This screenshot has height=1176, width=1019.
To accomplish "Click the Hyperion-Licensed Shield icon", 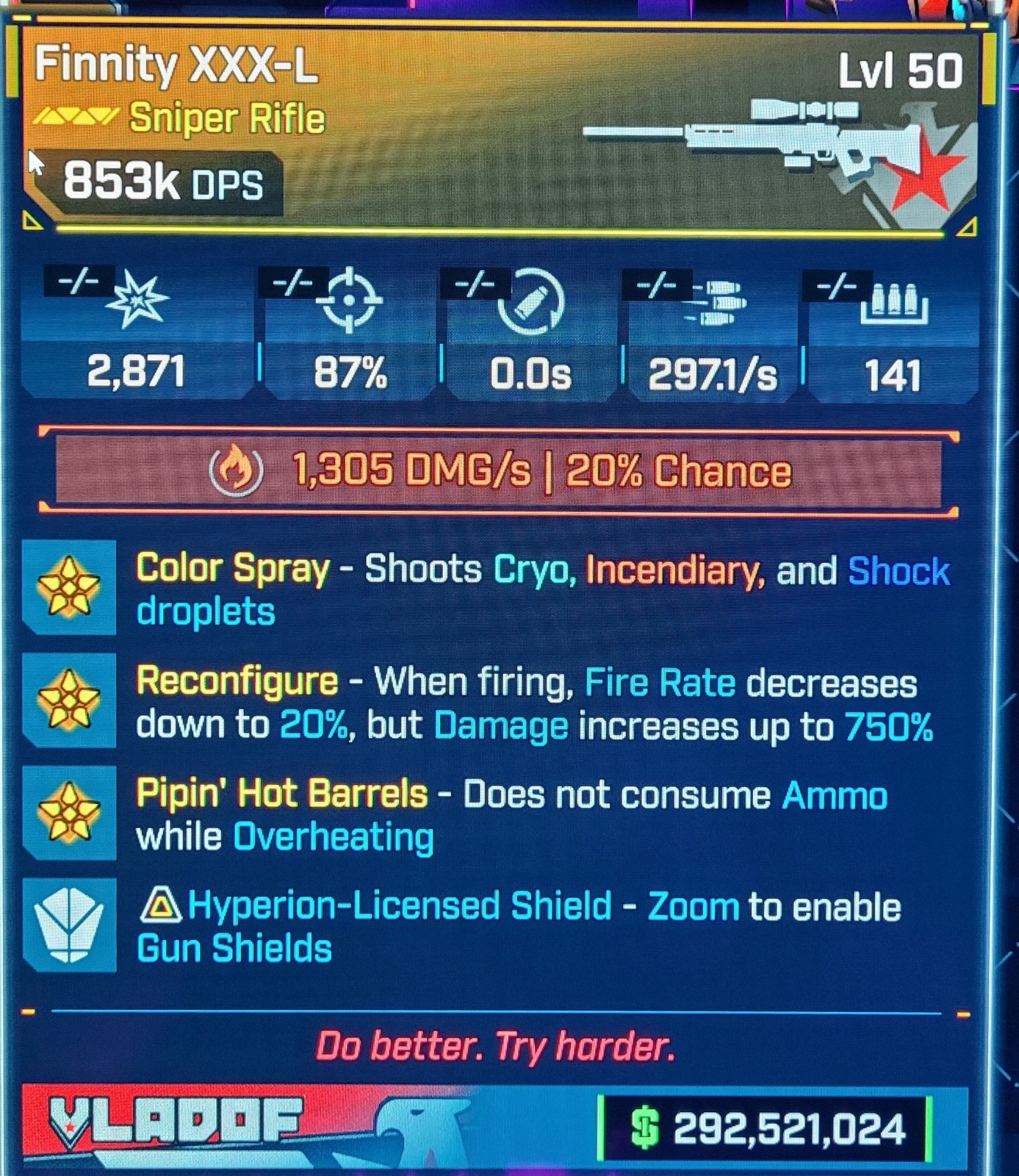I will 69,925.
